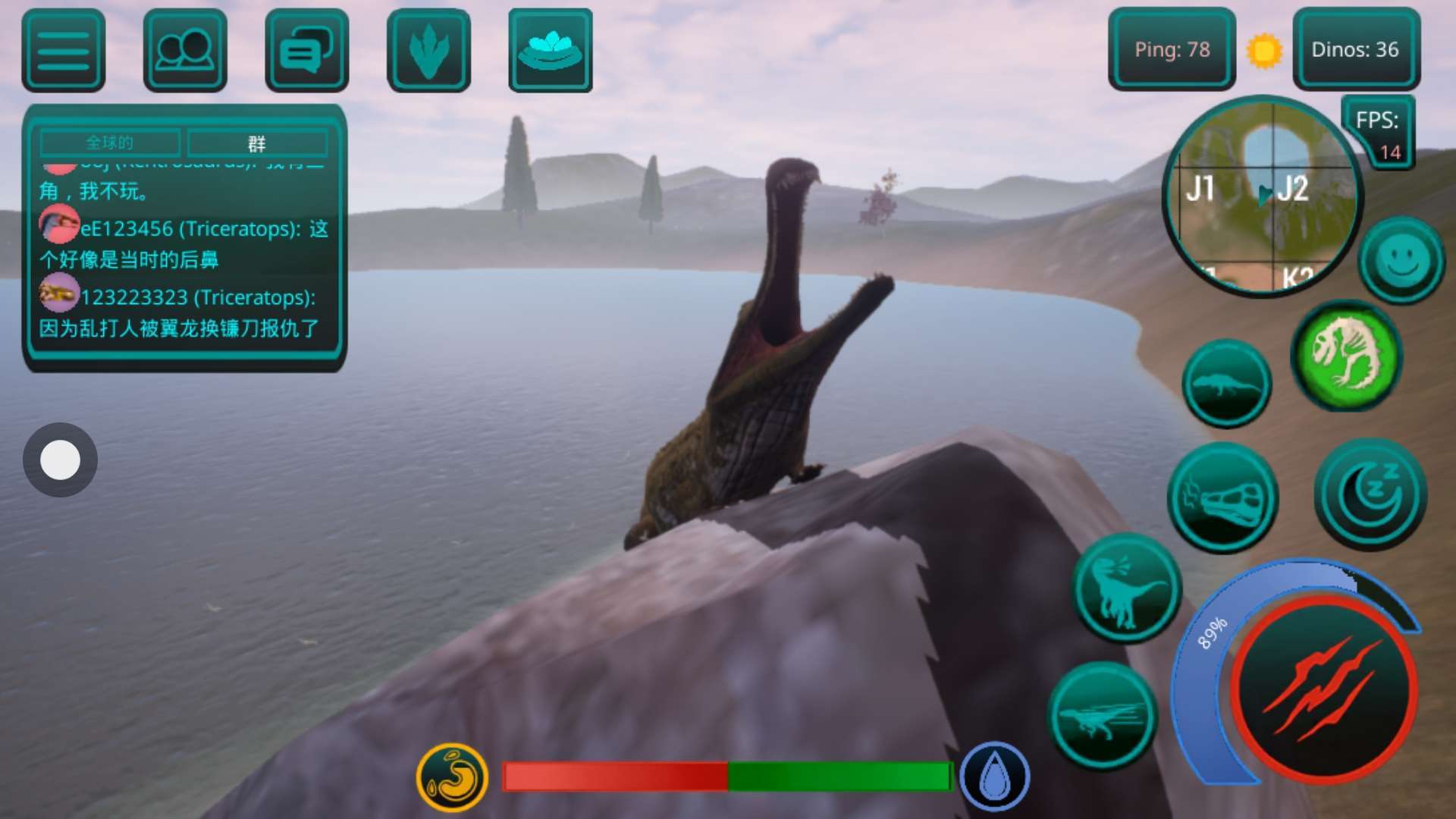
Task: Activate the green dinosaur skeleton button
Action: click(x=1347, y=355)
